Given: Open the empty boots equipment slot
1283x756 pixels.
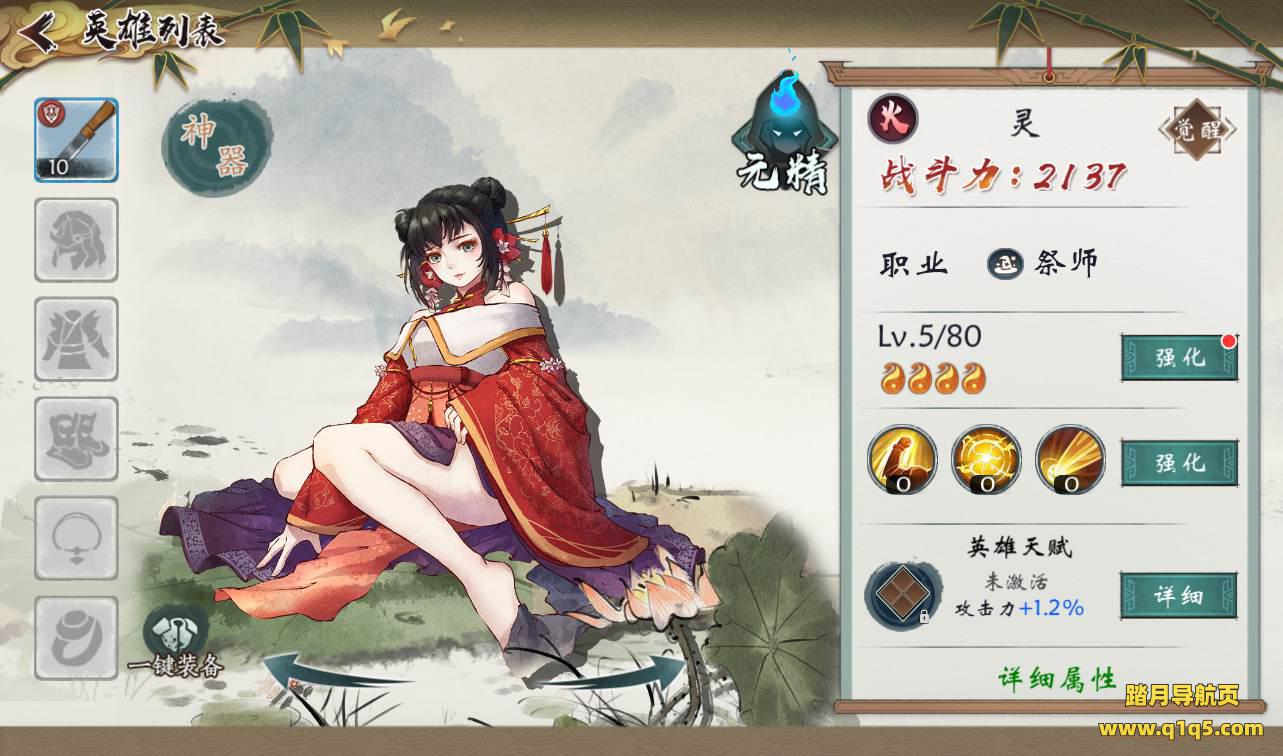Looking at the screenshot, I should pyautogui.click(x=76, y=439).
